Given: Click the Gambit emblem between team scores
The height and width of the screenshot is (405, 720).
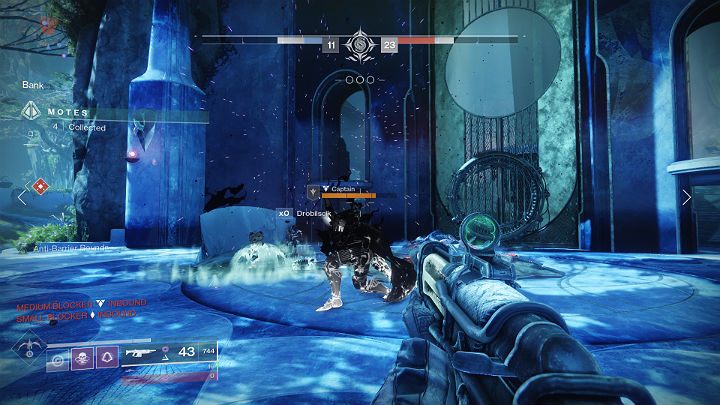Looking at the screenshot, I should 359,45.
